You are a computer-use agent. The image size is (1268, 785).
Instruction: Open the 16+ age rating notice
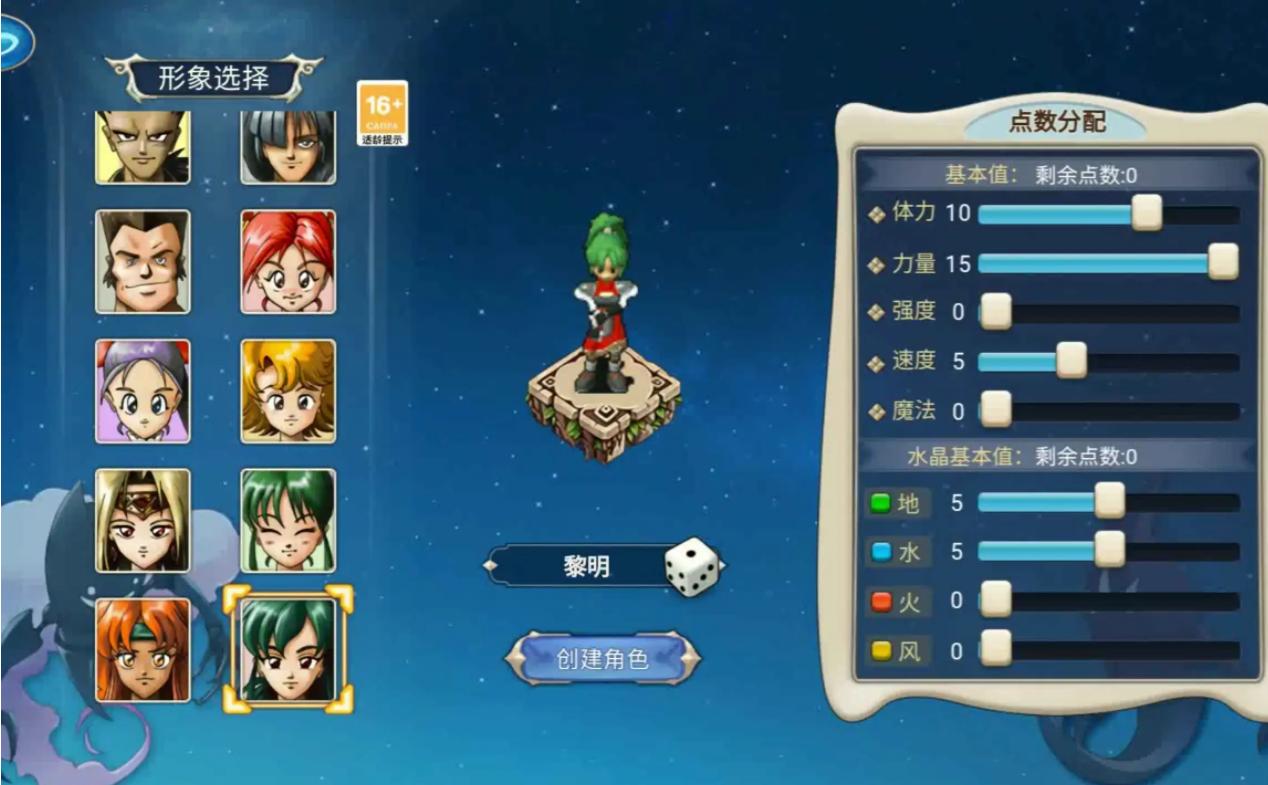(x=383, y=113)
